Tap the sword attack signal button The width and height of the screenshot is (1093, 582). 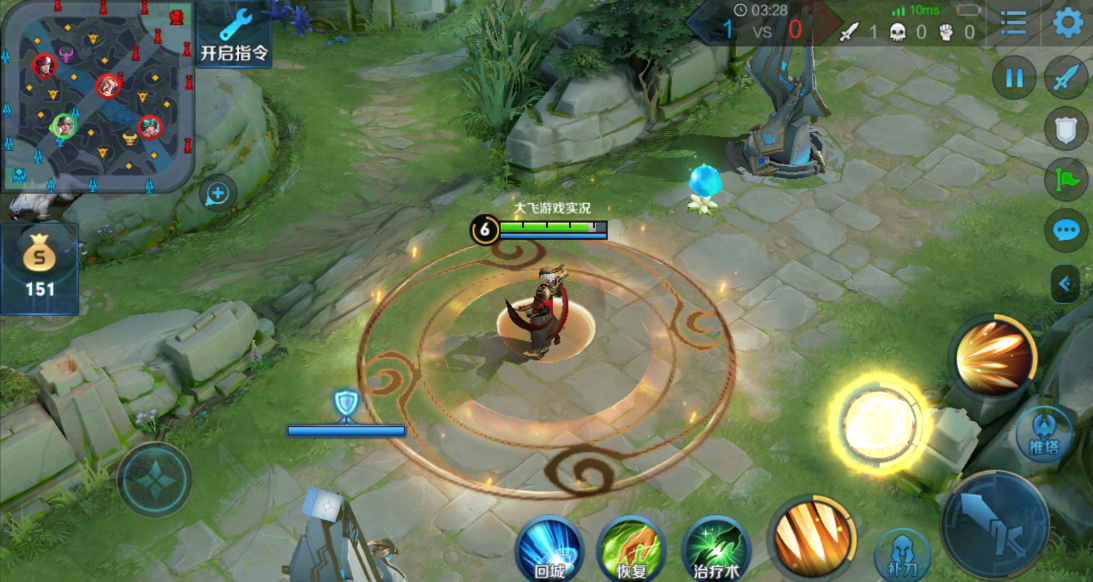coord(1066,77)
